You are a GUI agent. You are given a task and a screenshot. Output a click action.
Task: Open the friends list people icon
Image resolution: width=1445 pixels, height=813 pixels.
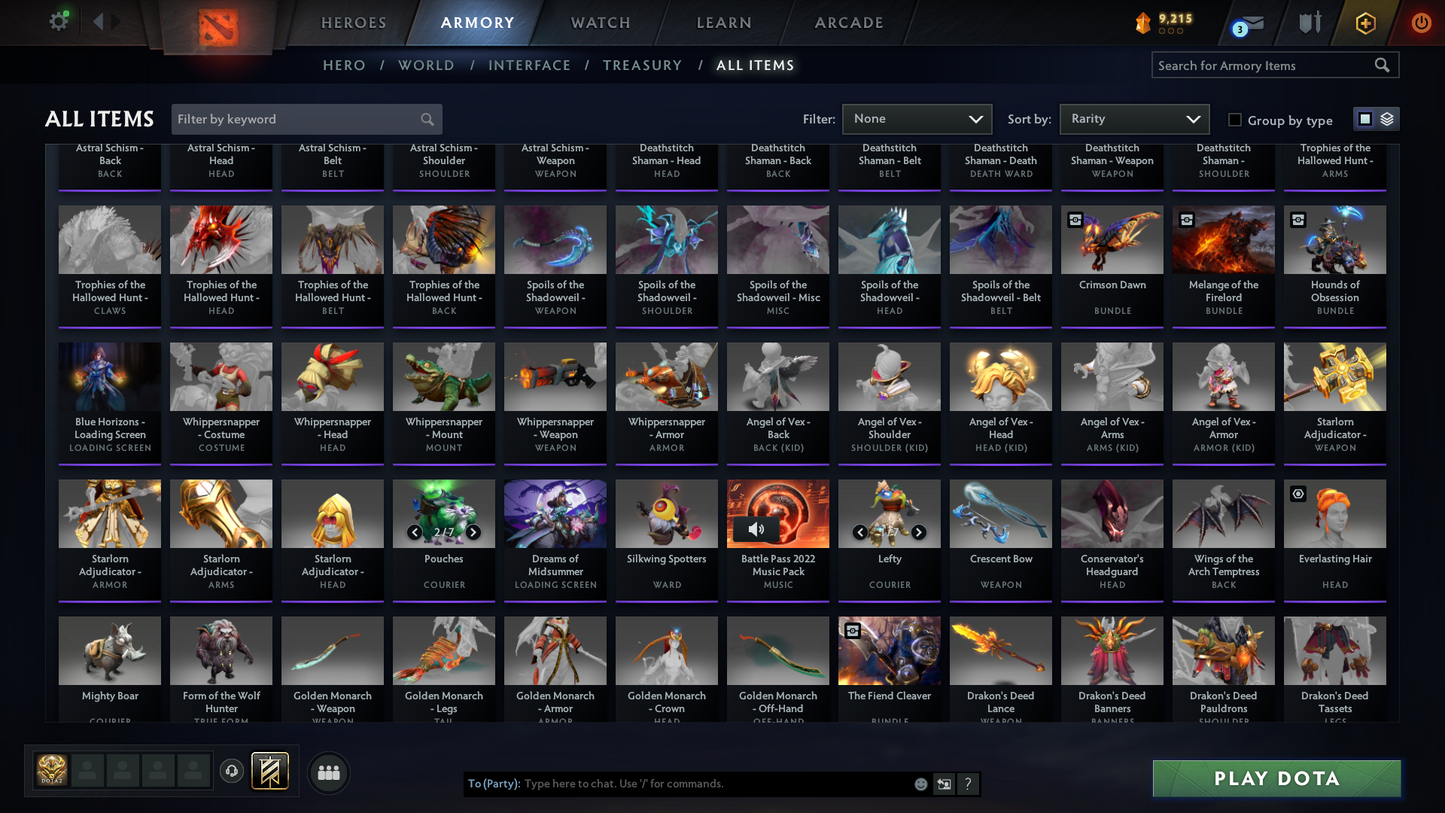tap(328, 771)
